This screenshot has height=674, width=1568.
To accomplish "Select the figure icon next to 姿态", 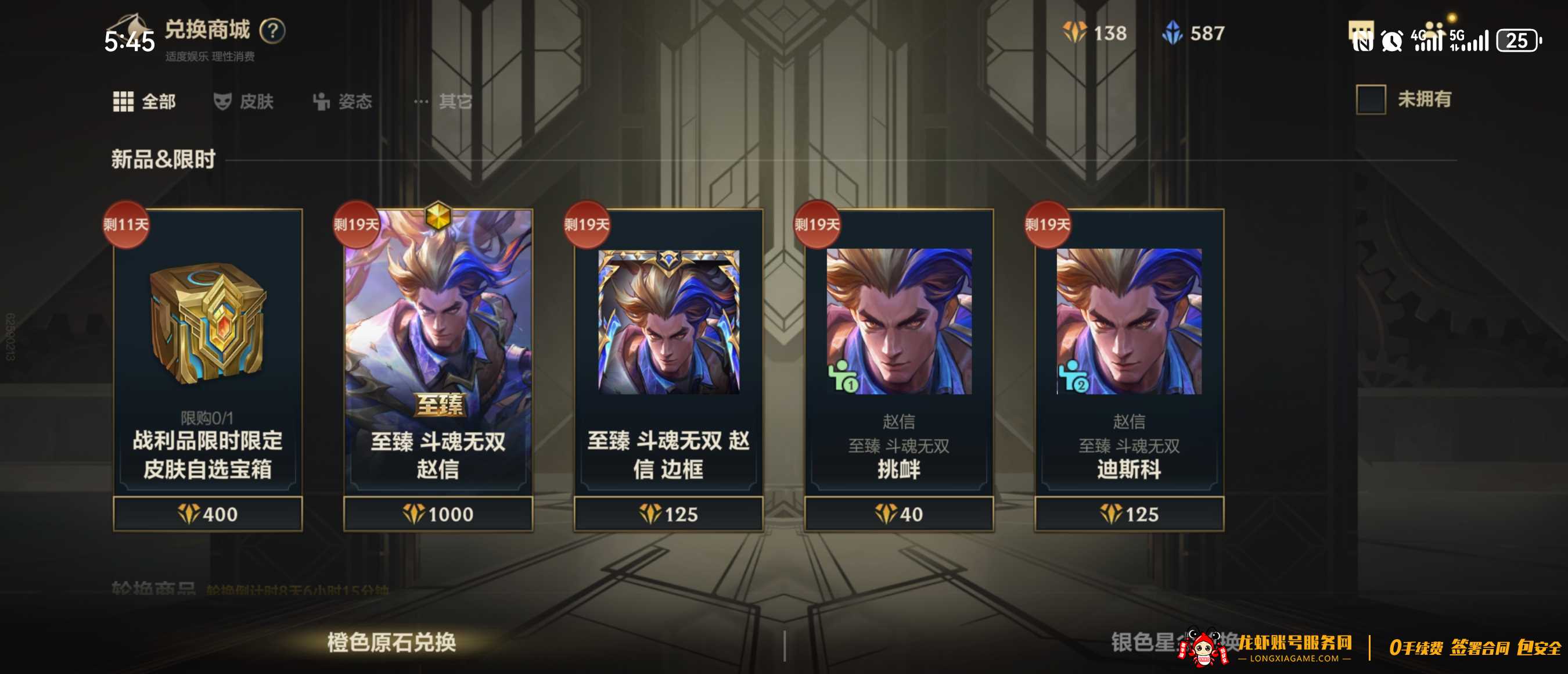I will click(x=321, y=102).
